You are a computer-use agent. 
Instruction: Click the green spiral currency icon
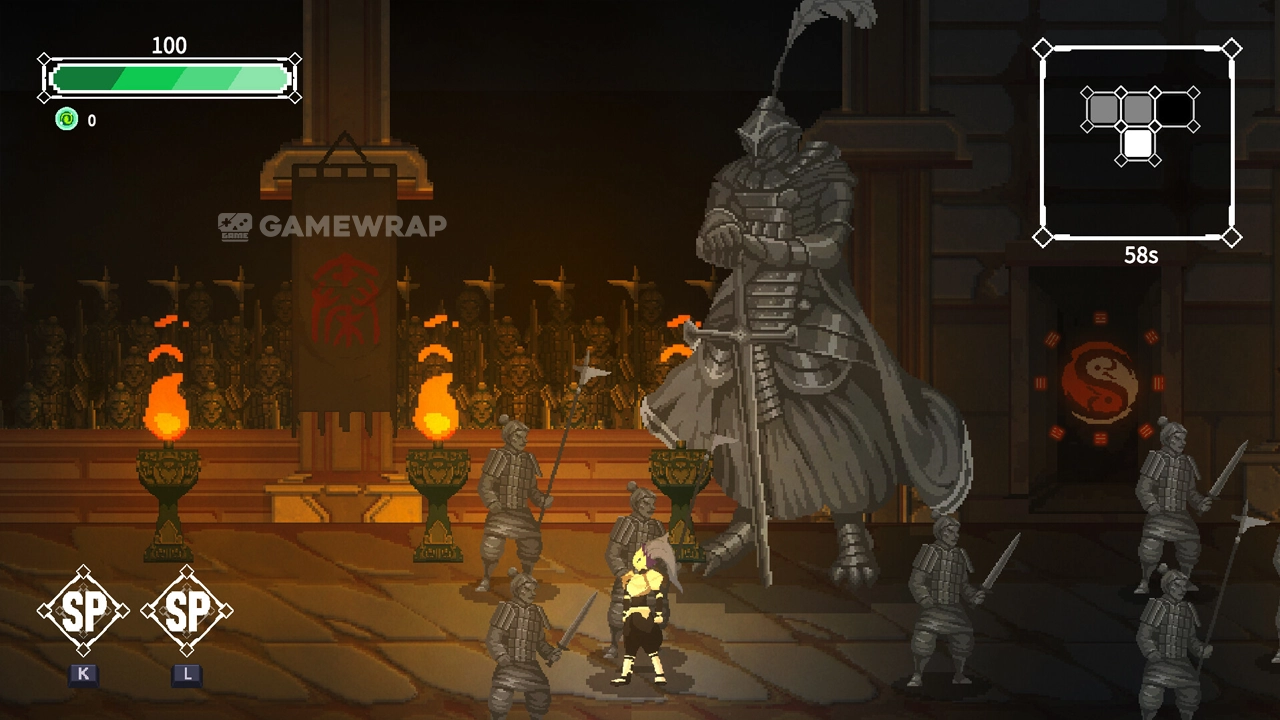(66, 120)
